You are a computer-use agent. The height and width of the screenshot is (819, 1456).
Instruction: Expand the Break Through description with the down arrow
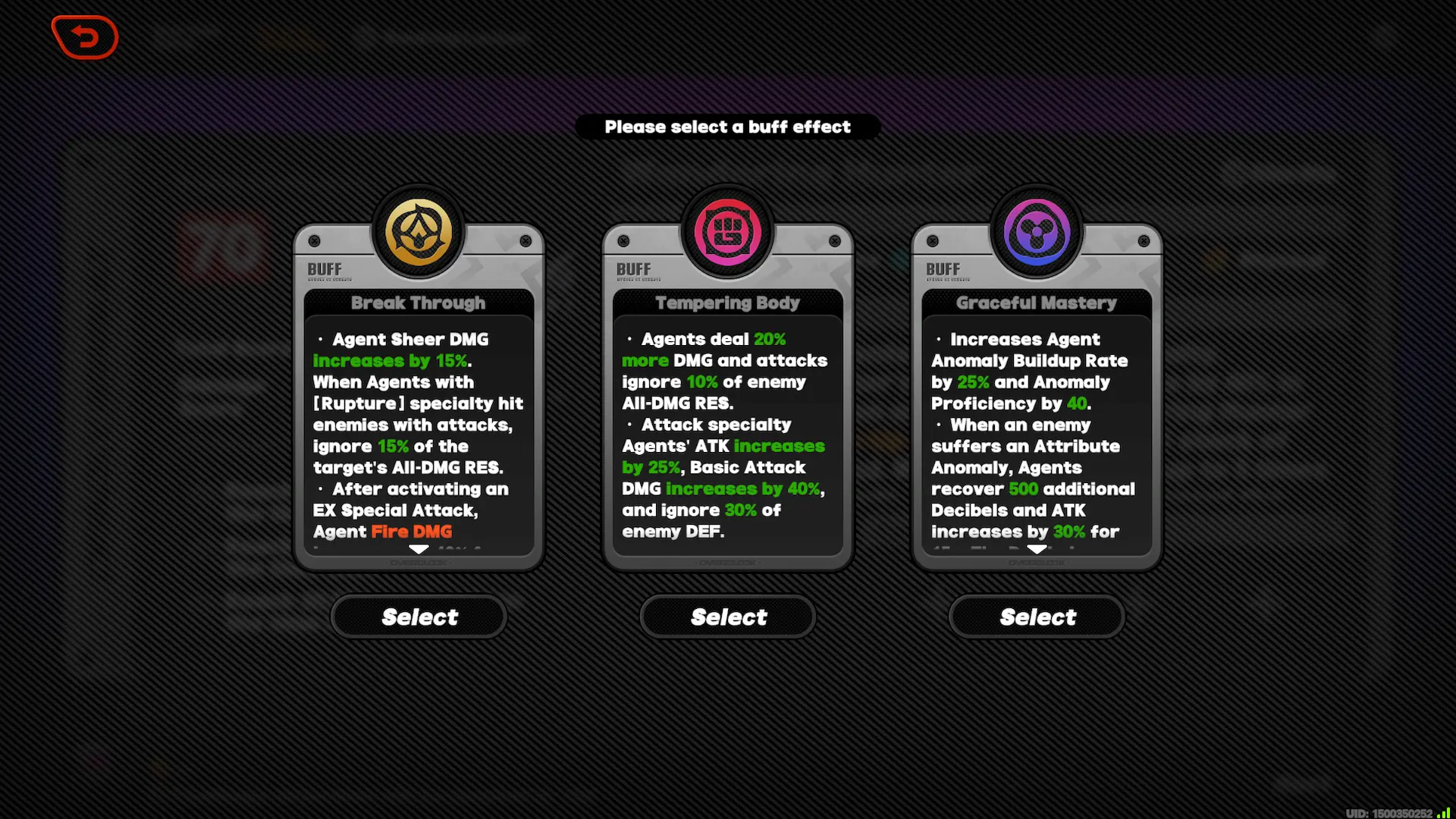[418, 550]
